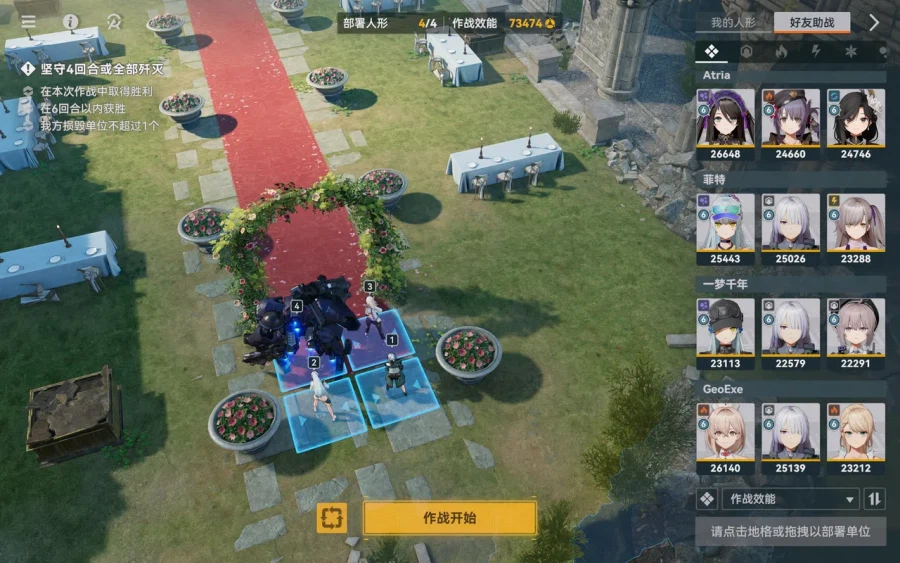This screenshot has width=900, height=563.
Task: Show the stage info icon
Action: pos(71,21)
